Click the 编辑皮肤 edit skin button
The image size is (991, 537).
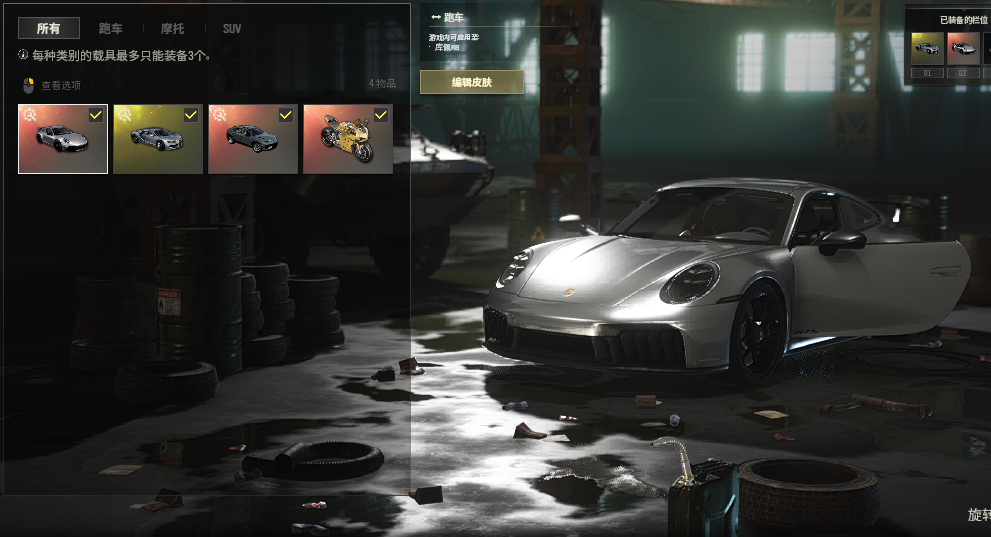pyautogui.click(x=471, y=82)
